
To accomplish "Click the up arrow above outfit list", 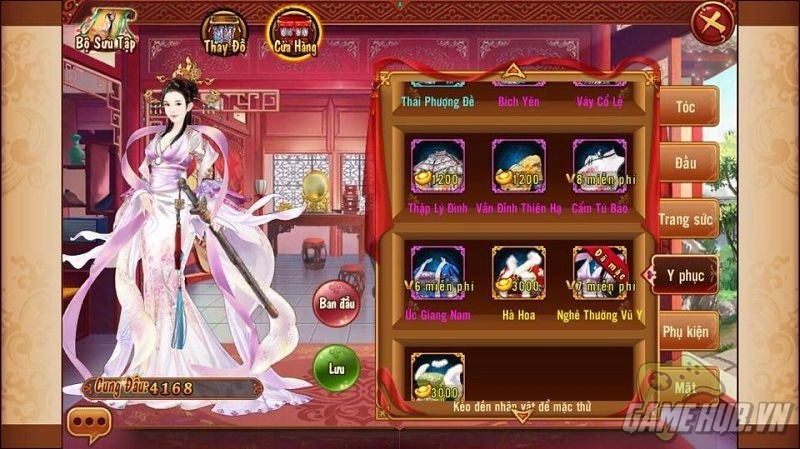I will tap(512, 70).
